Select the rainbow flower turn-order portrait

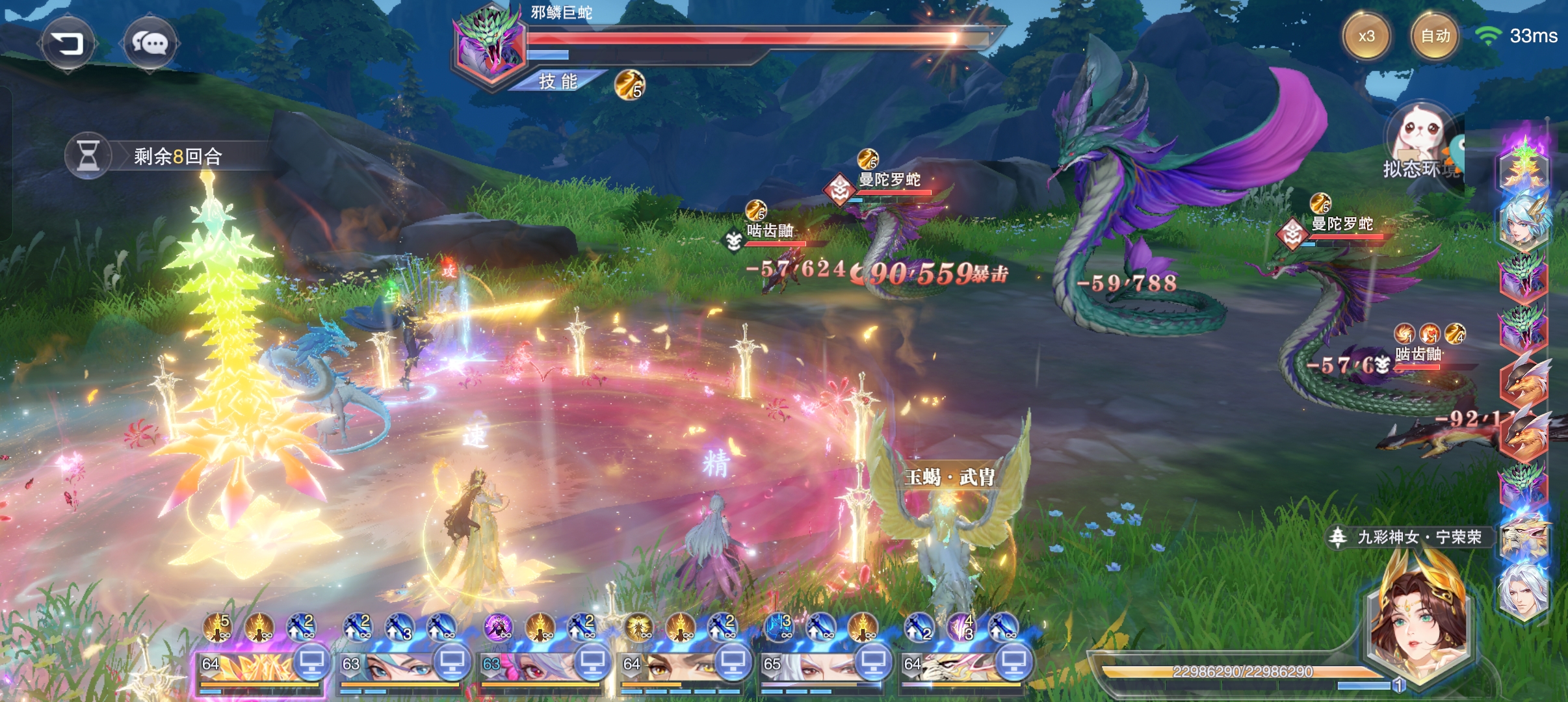(x=1524, y=166)
